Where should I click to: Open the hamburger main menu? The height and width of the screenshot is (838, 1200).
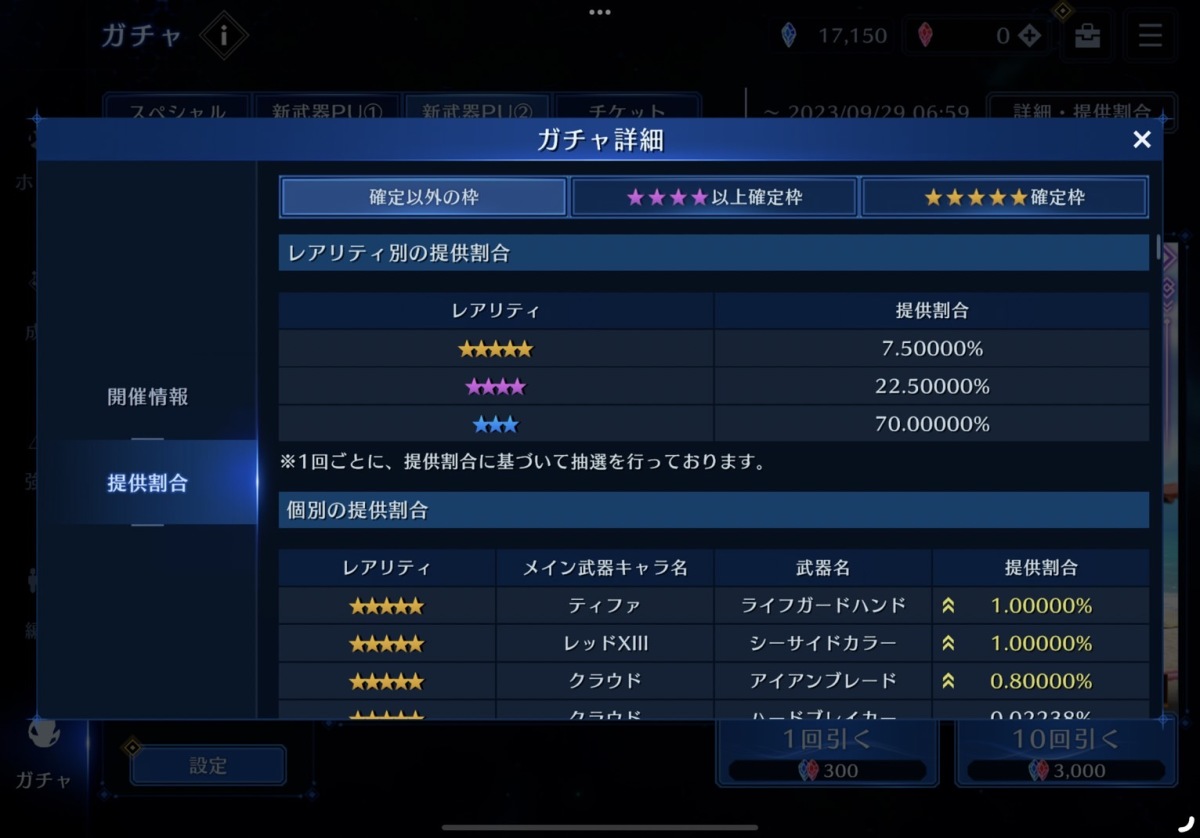[1150, 37]
